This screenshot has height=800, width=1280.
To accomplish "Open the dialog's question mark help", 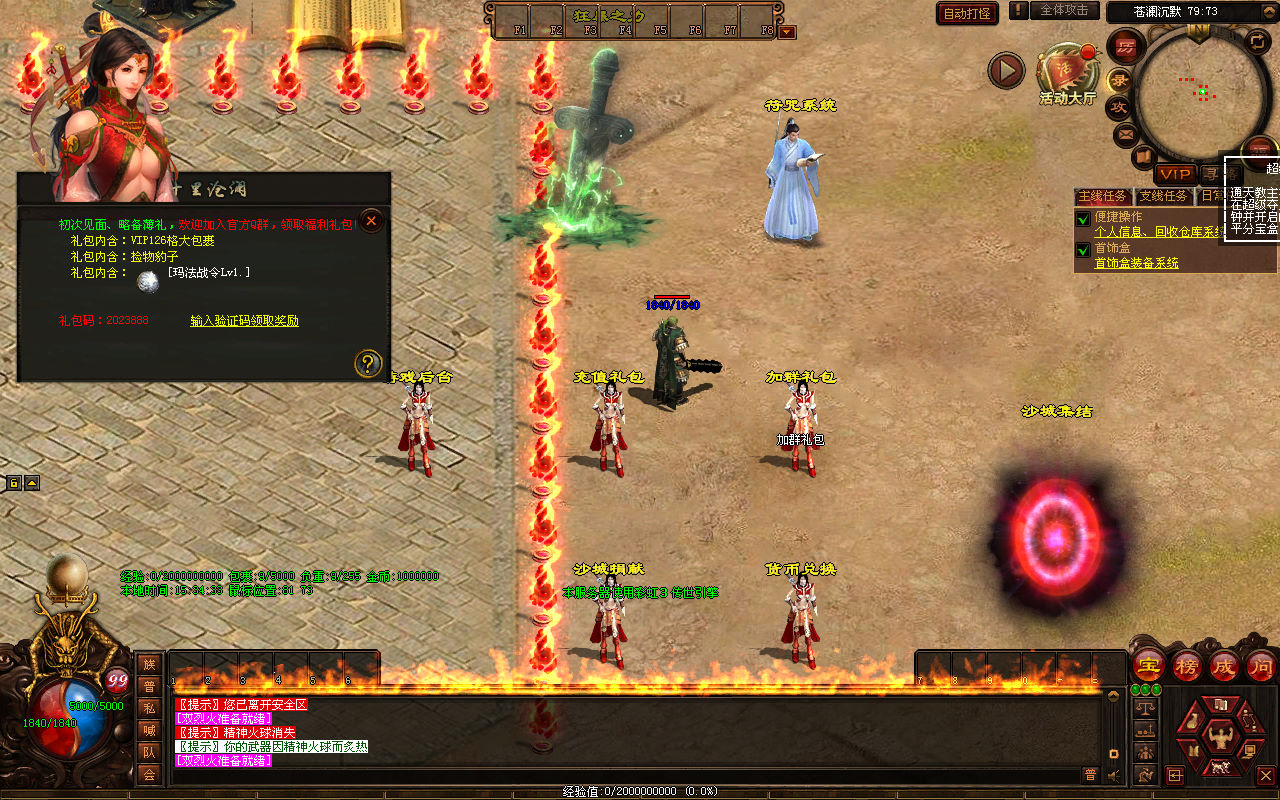I will (x=368, y=364).
